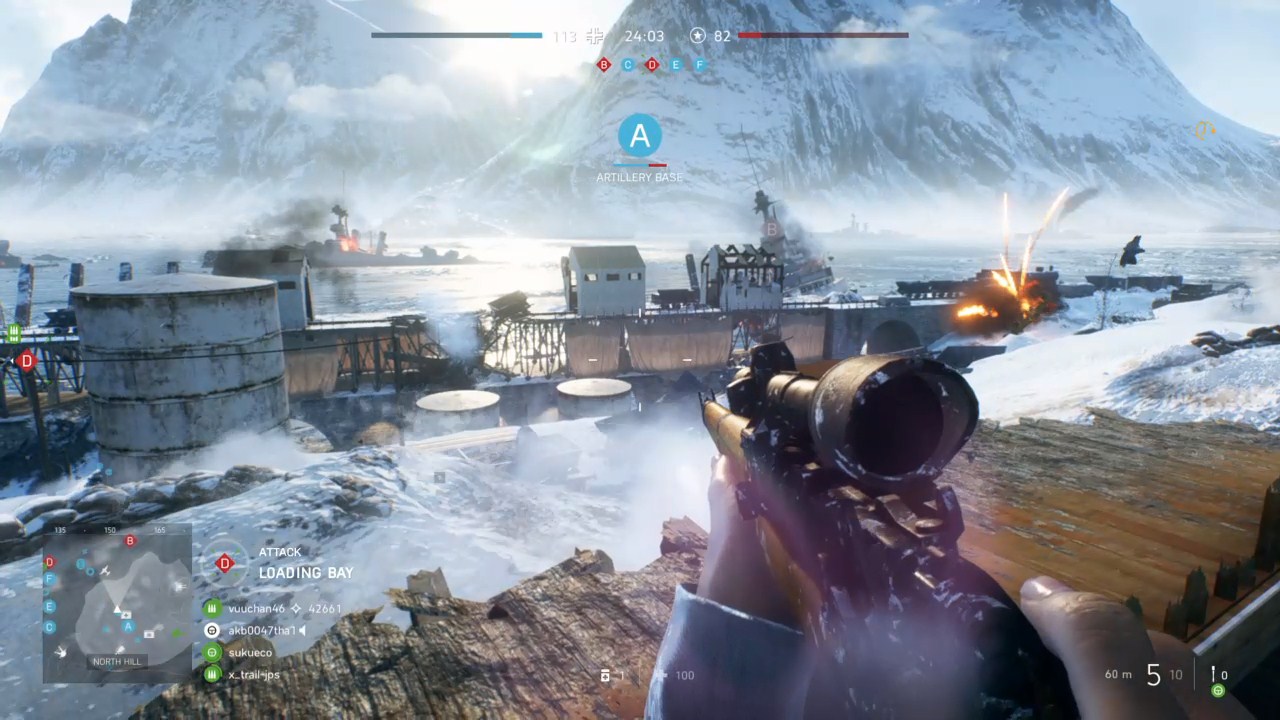
Task: Select squad member x_trail-jps
Action: point(254,674)
